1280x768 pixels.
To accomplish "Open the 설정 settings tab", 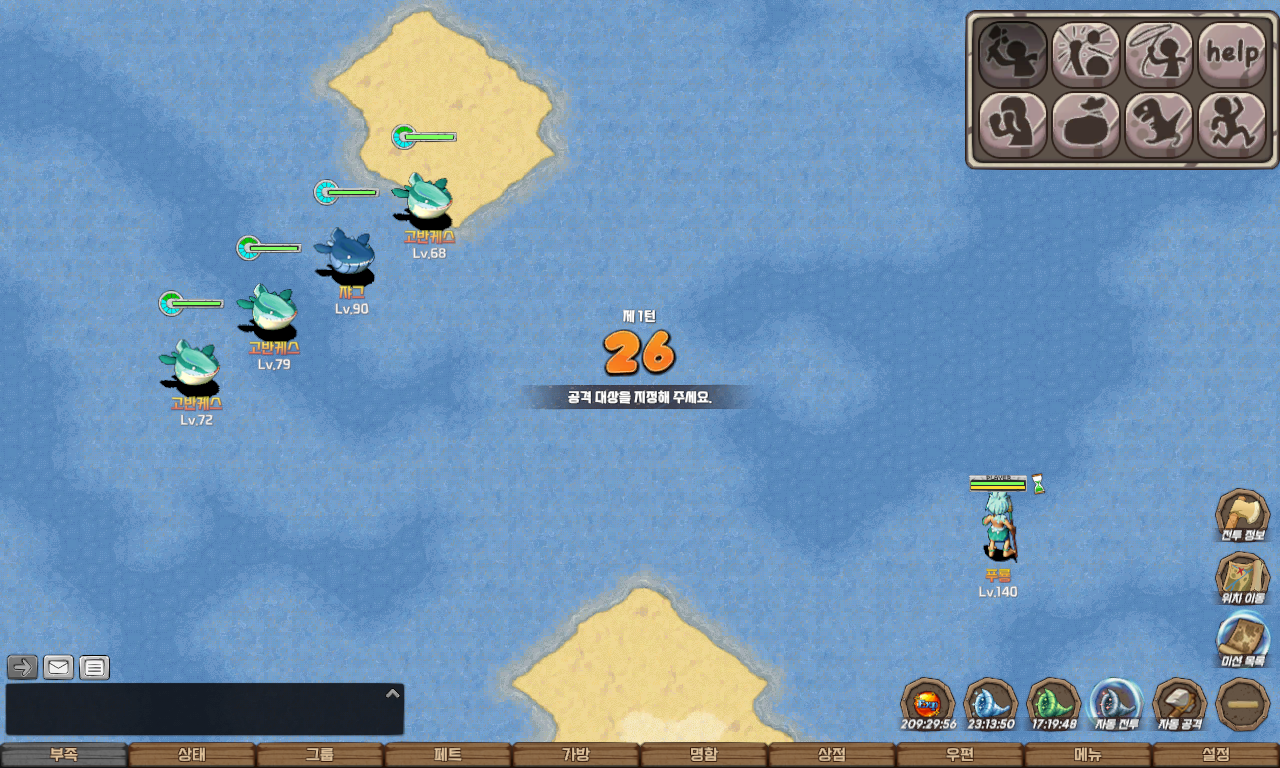I will click(1216, 755).
